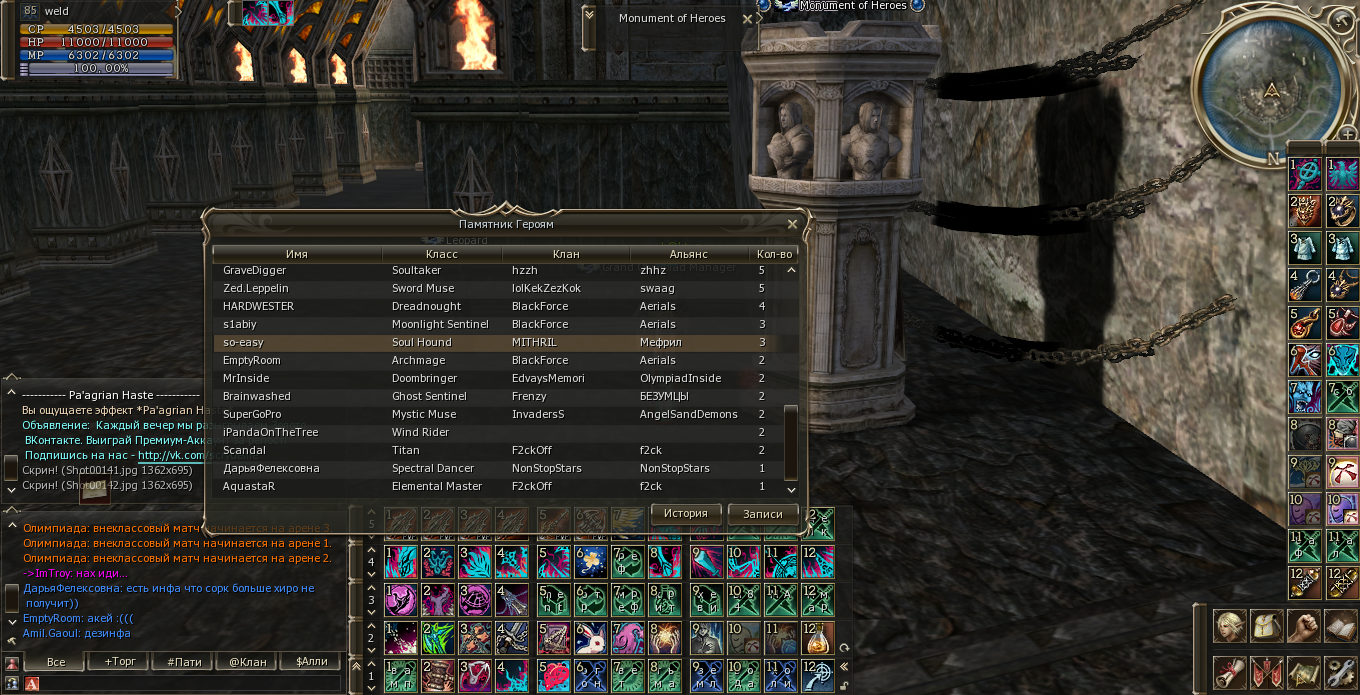Image resolution: width=1360 pixels, height=695 pixels.
Task: Open the system menu wrench icon
Action: click(1340, 672)
